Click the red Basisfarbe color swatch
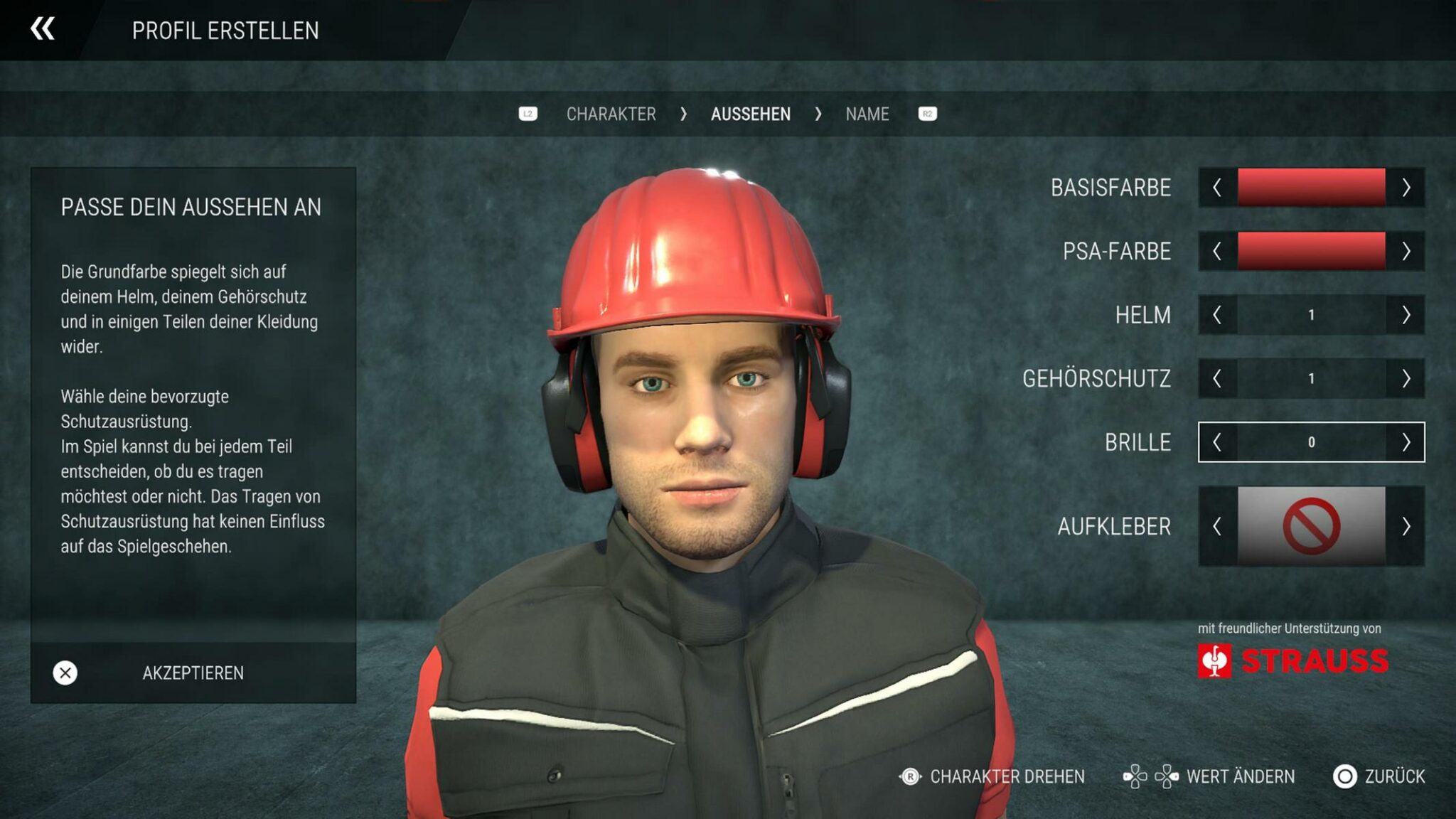Viewport: 1456px width, 819px height. coord(1311,188)
